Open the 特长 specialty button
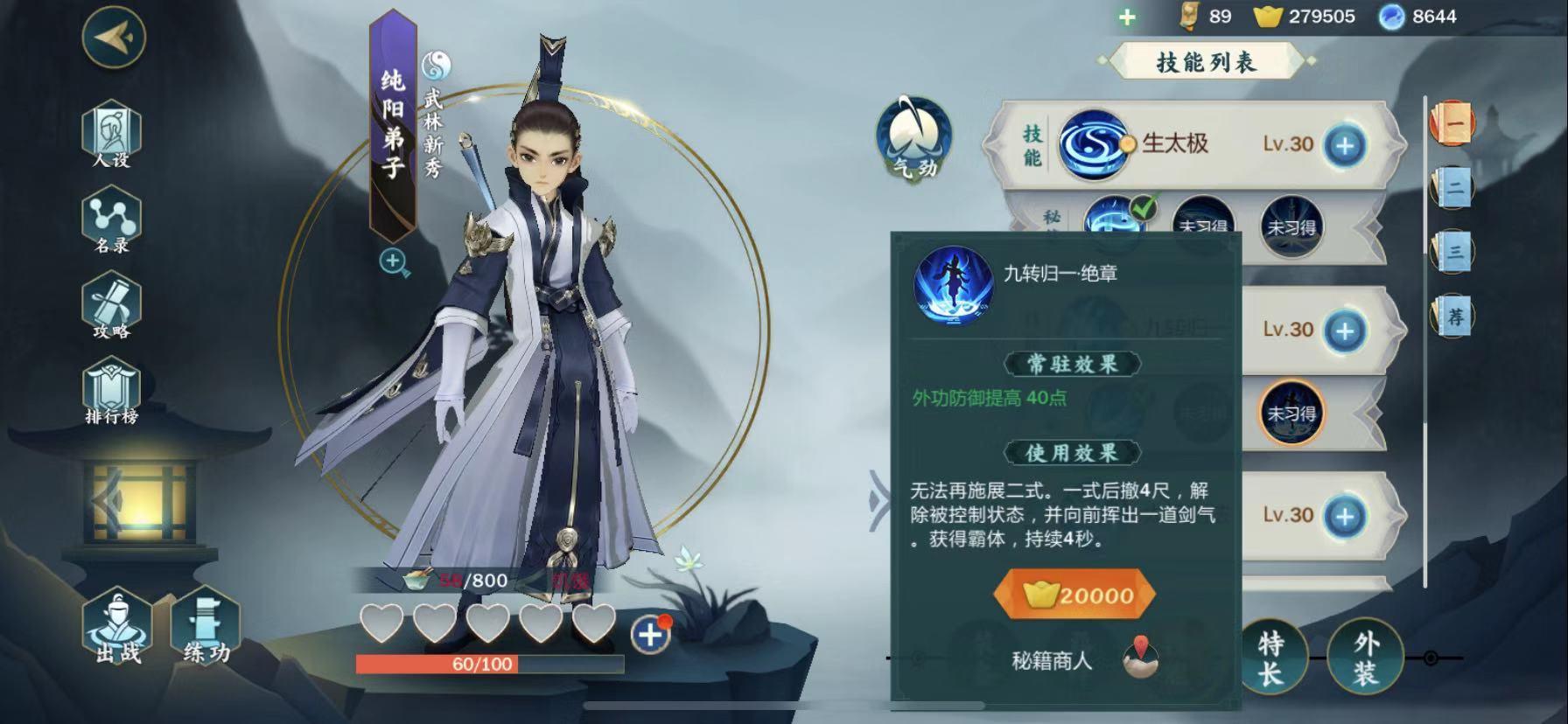The image size is (1568, 724). coord(1270,658)
